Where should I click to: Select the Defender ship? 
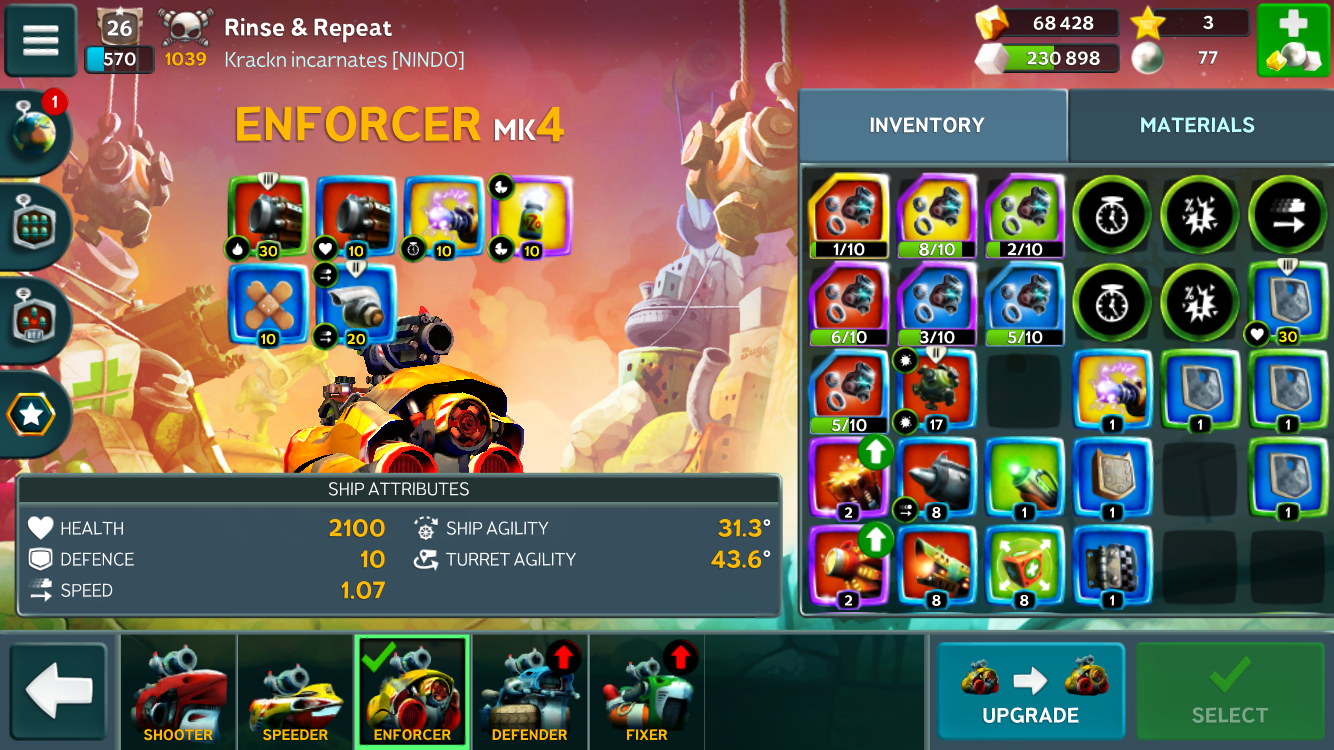(530, 692)
